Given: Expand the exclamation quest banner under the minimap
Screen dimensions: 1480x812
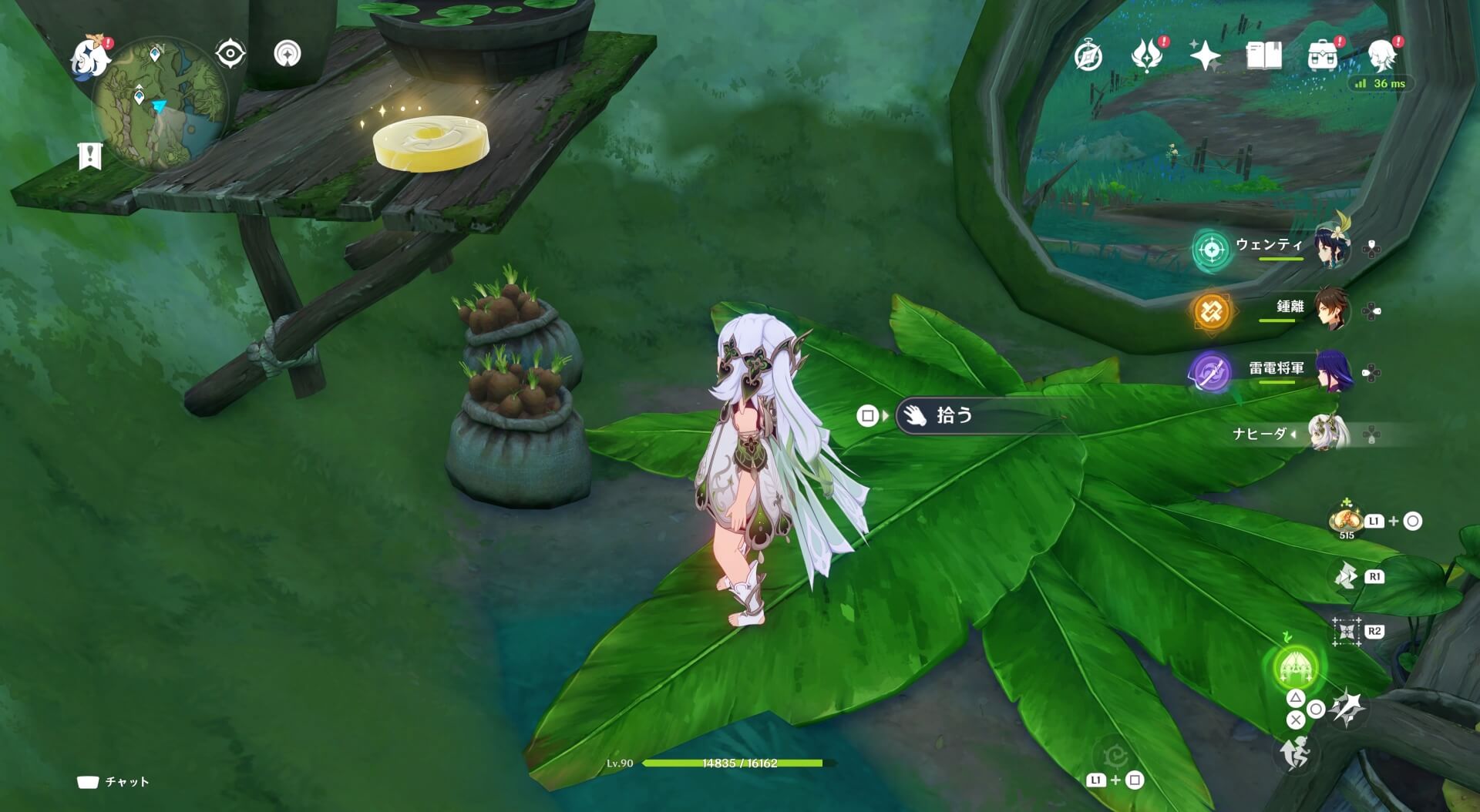Looking at the screenshot, I should (x=89, y=154).
